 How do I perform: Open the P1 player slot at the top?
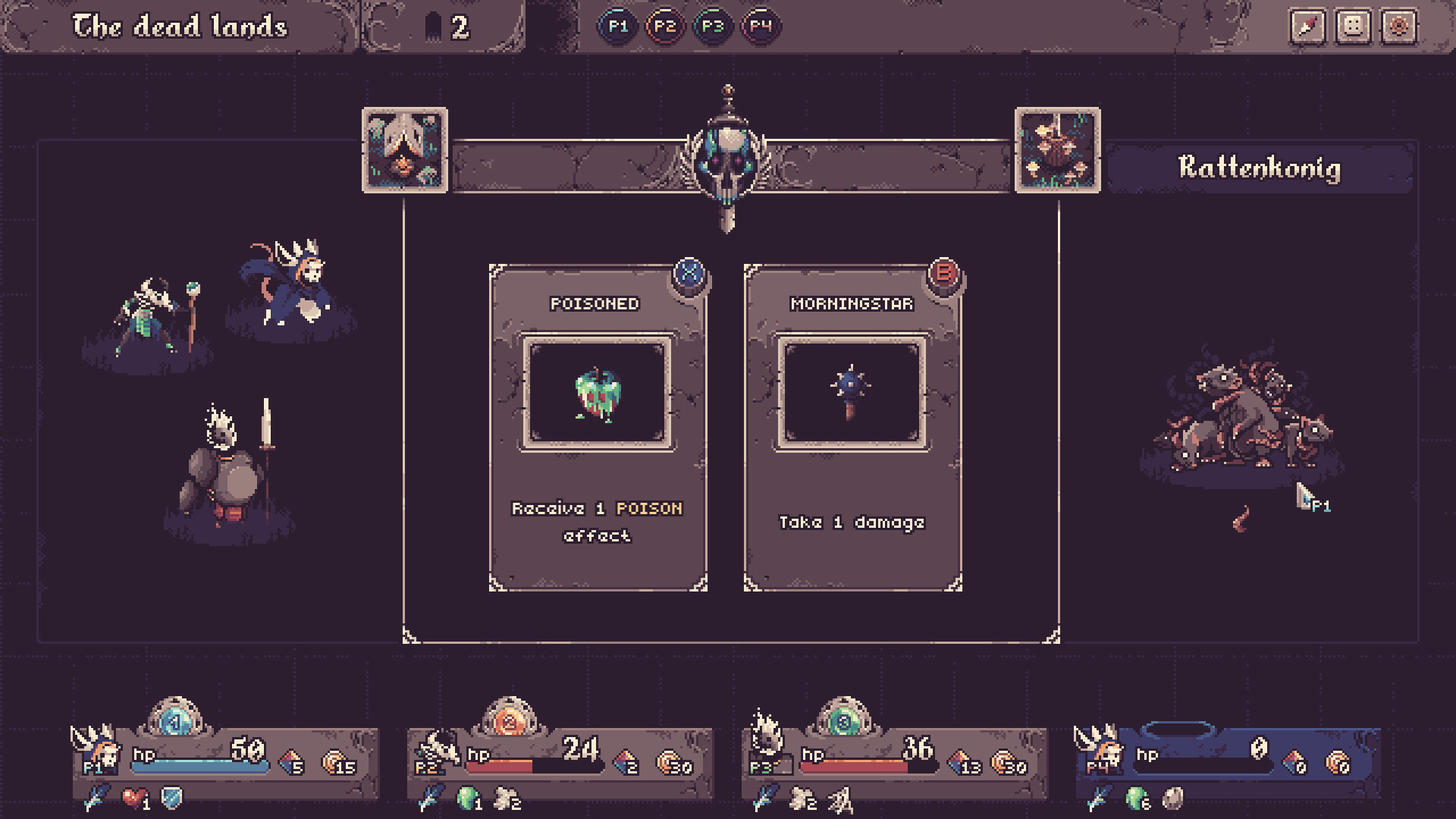[618, 25]
